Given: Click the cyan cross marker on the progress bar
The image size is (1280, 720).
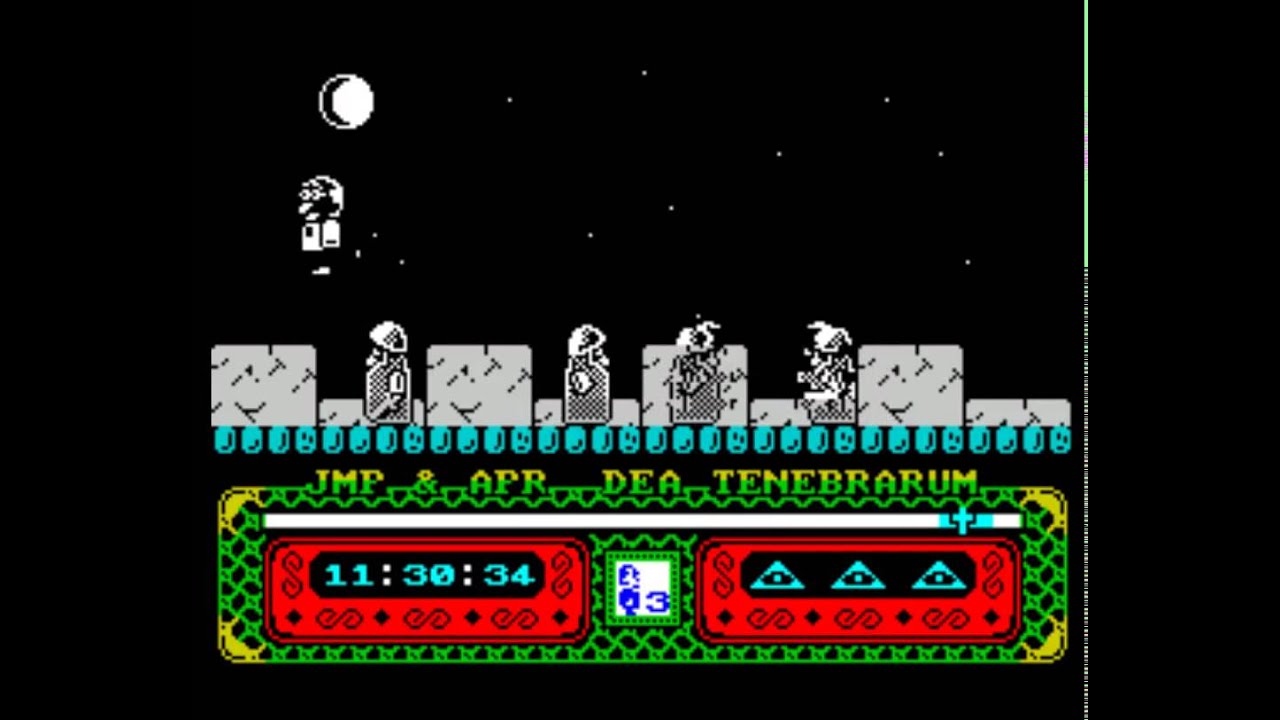Looking at the screenshot, I should (x=961, y=521).
